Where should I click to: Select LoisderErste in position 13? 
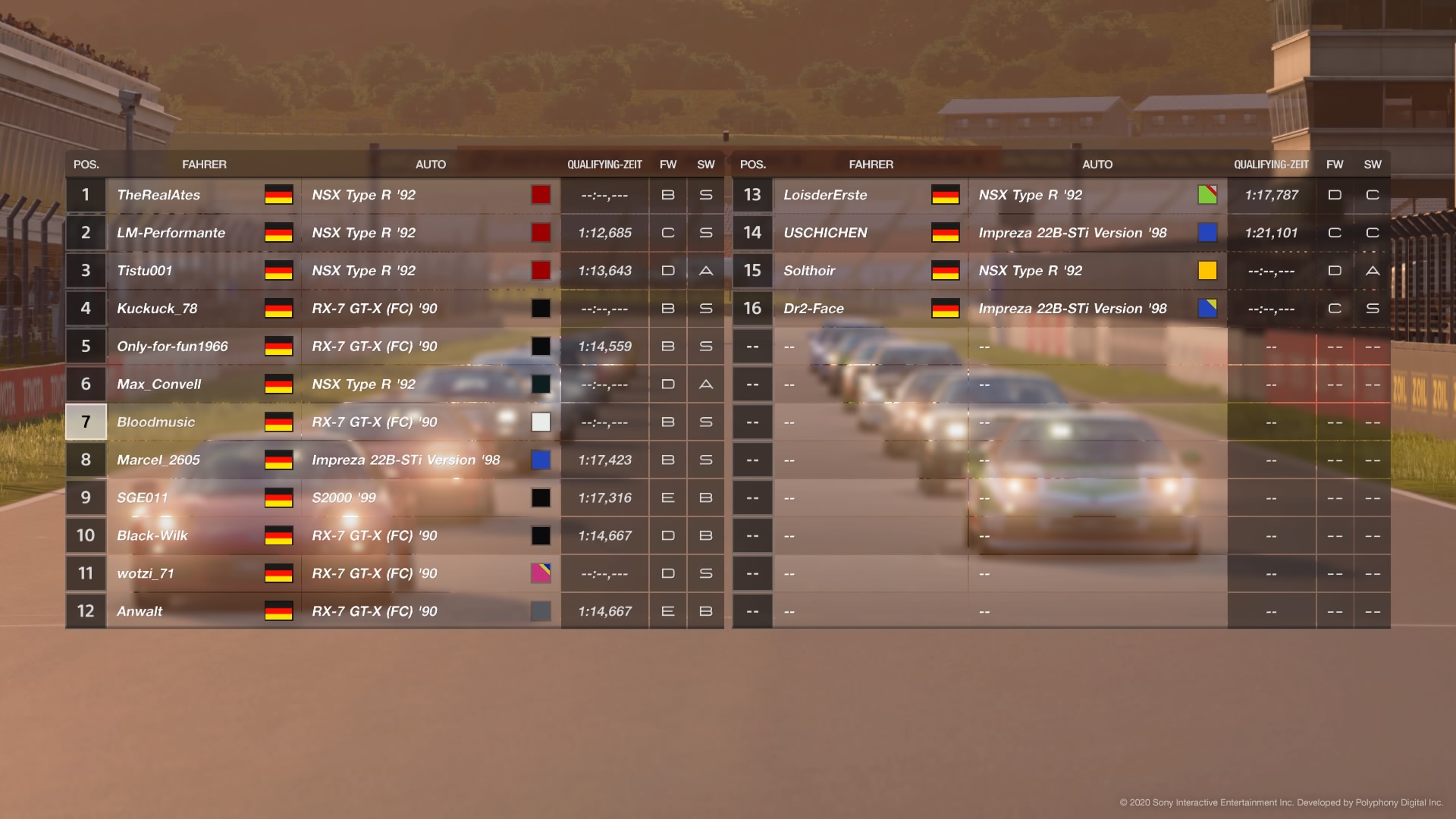click(825, 195)
